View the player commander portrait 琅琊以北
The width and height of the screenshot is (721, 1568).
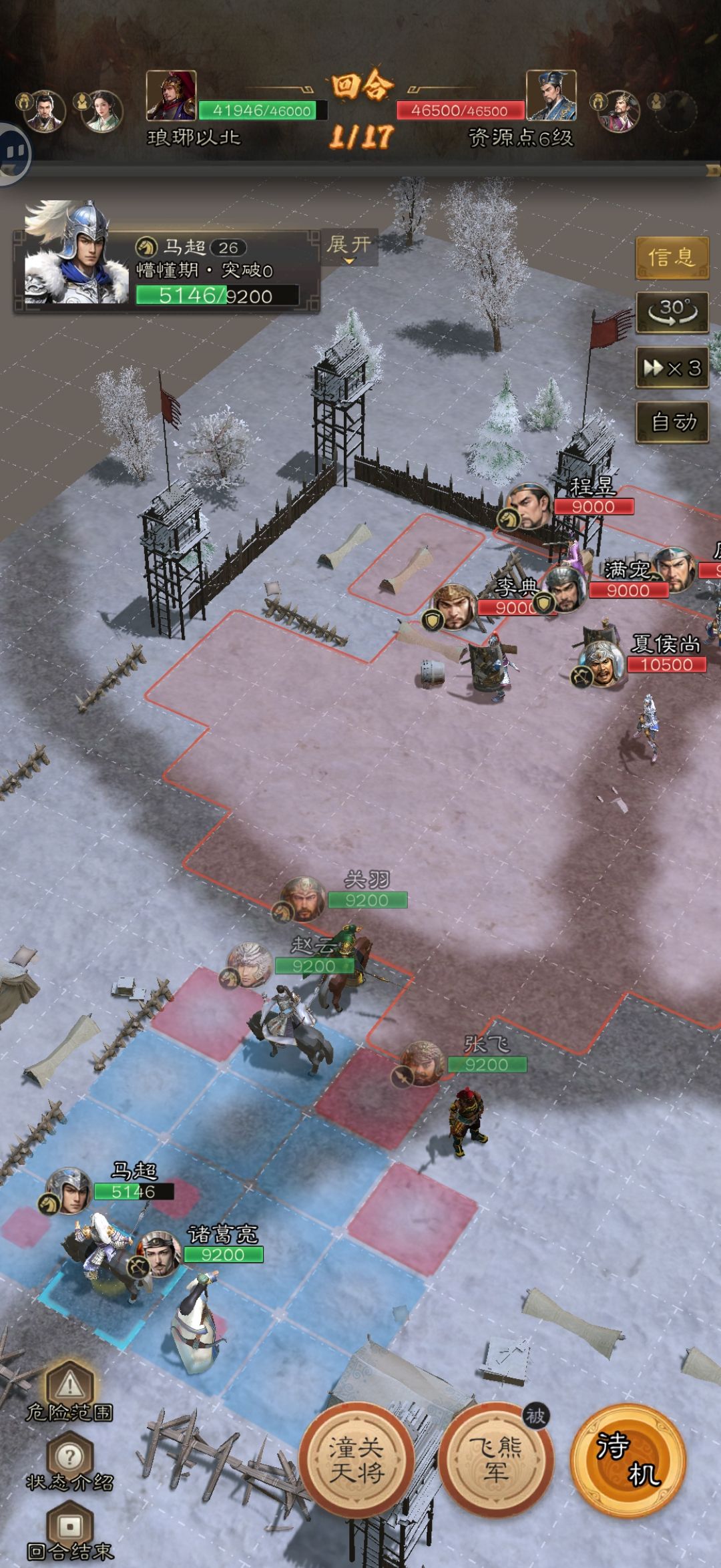coord(171,95)
